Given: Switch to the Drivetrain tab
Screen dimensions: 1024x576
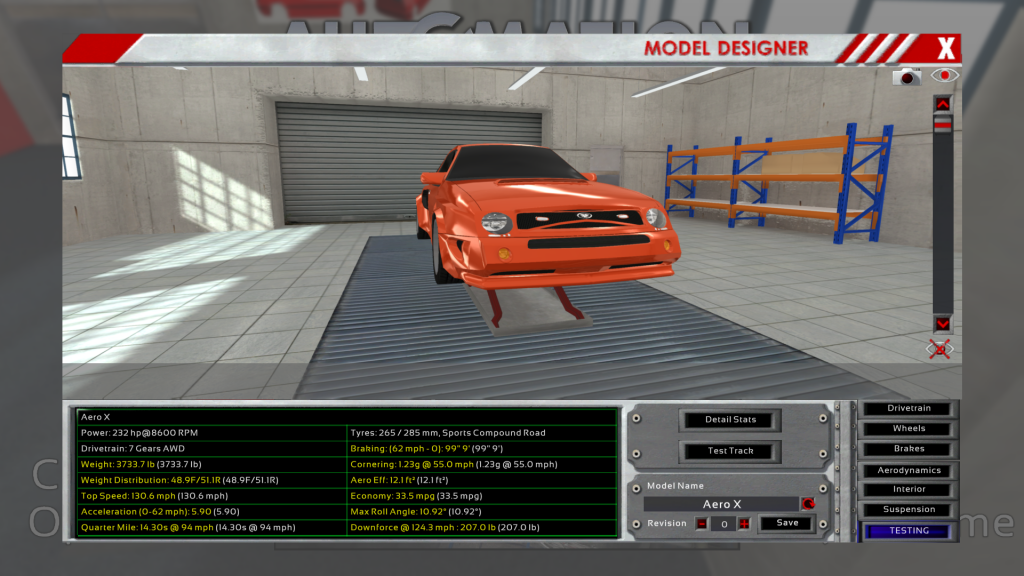Looking at the screenshot, I should coord(908,409).
